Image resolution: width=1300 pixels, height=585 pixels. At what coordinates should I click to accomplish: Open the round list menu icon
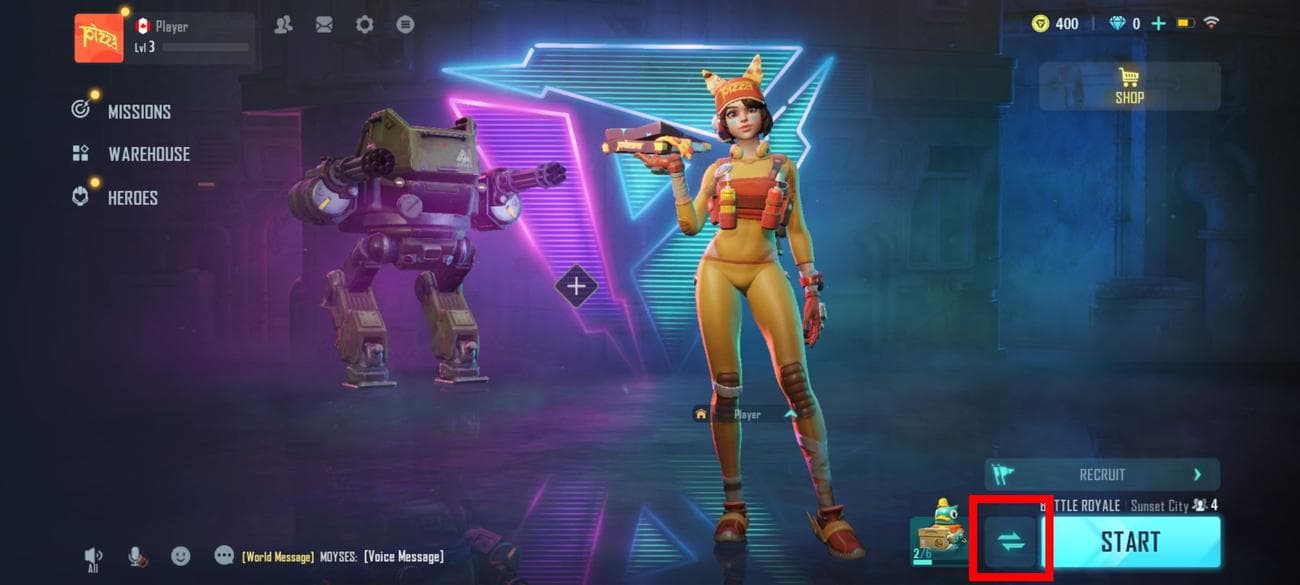[405, 25]
